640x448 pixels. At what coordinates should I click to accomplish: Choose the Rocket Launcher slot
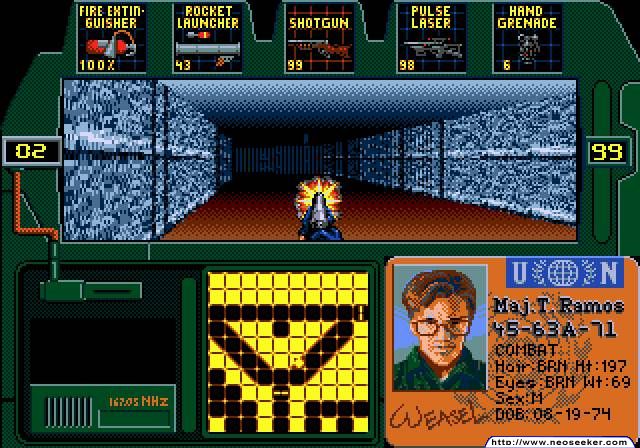tap(208, 37)
